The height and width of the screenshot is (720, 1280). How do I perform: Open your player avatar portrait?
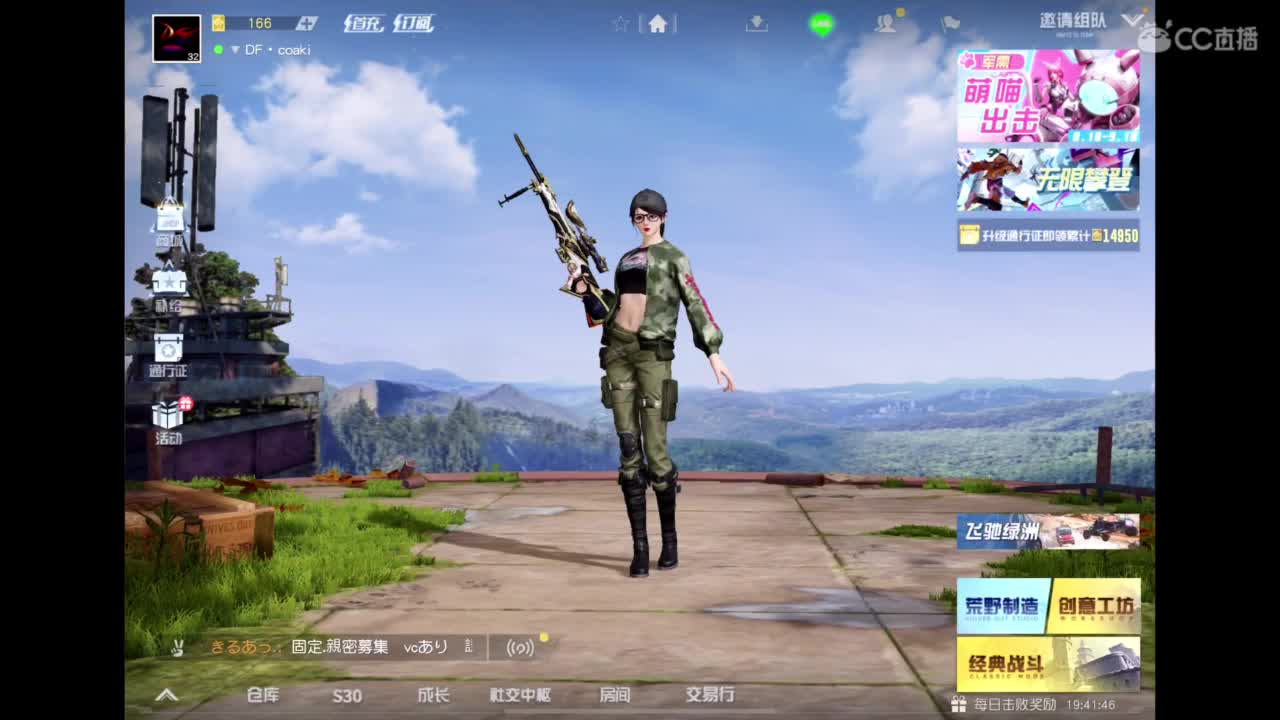(177, 37)
